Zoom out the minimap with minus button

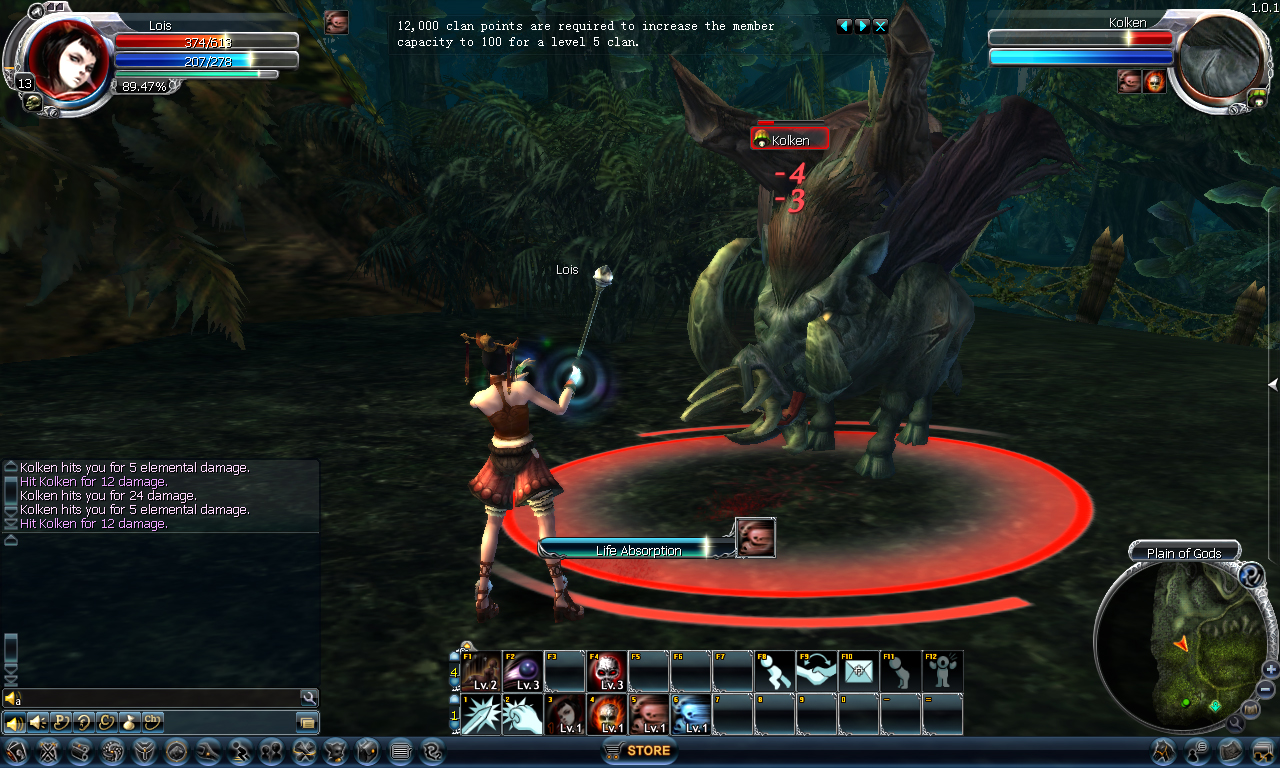(x=1266, y=689)
